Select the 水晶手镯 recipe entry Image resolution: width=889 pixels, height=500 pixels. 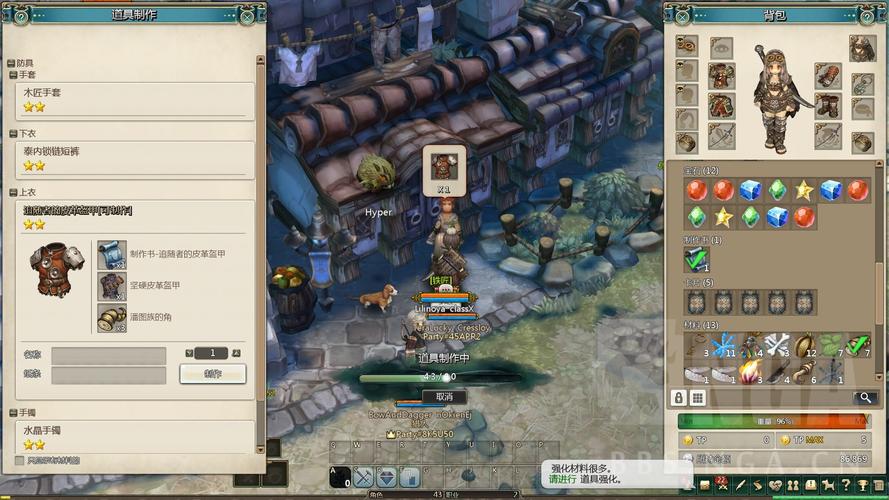point(135,435)
